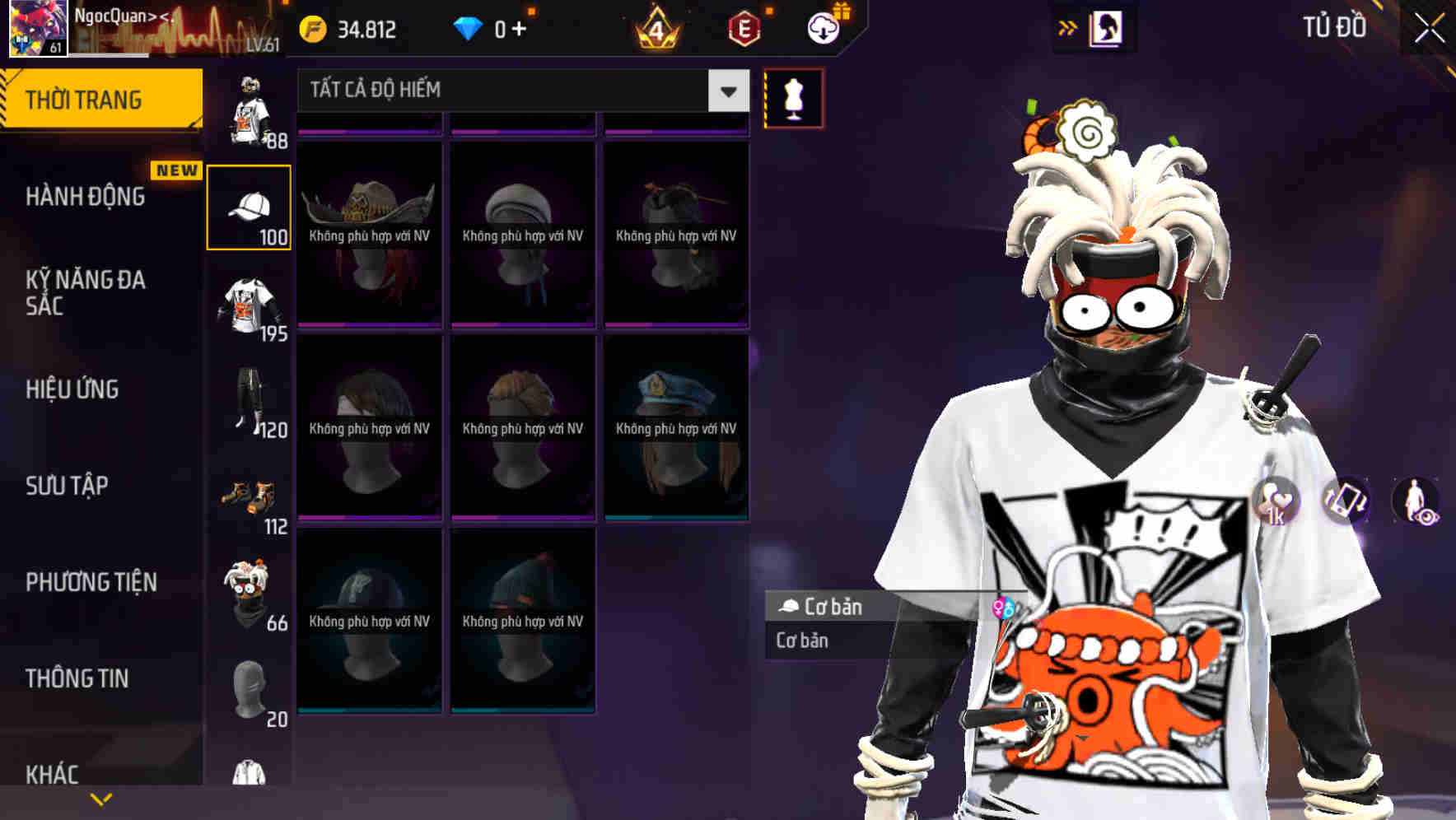The height and width of the screenshot is (820, 1456).
Task: Toggle the male/female gender icon
Action: point(1003,607)
